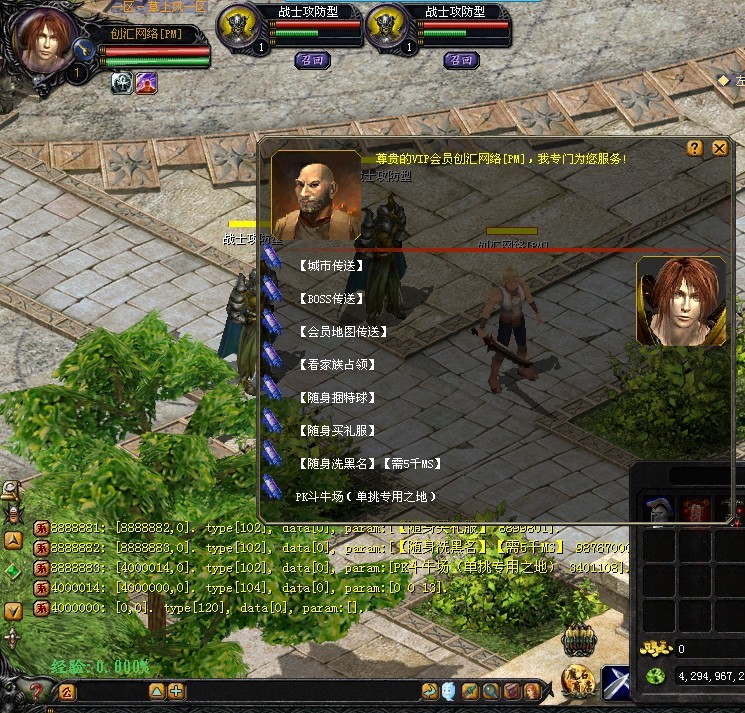Enter the PK斗牛场 duel arena option
Screen dimensions: 745x713
coord(366,497)
